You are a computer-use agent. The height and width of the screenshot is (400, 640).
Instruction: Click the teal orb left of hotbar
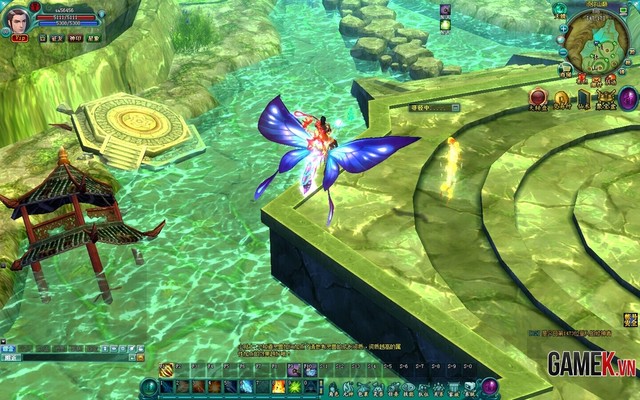tap(149, 386)
